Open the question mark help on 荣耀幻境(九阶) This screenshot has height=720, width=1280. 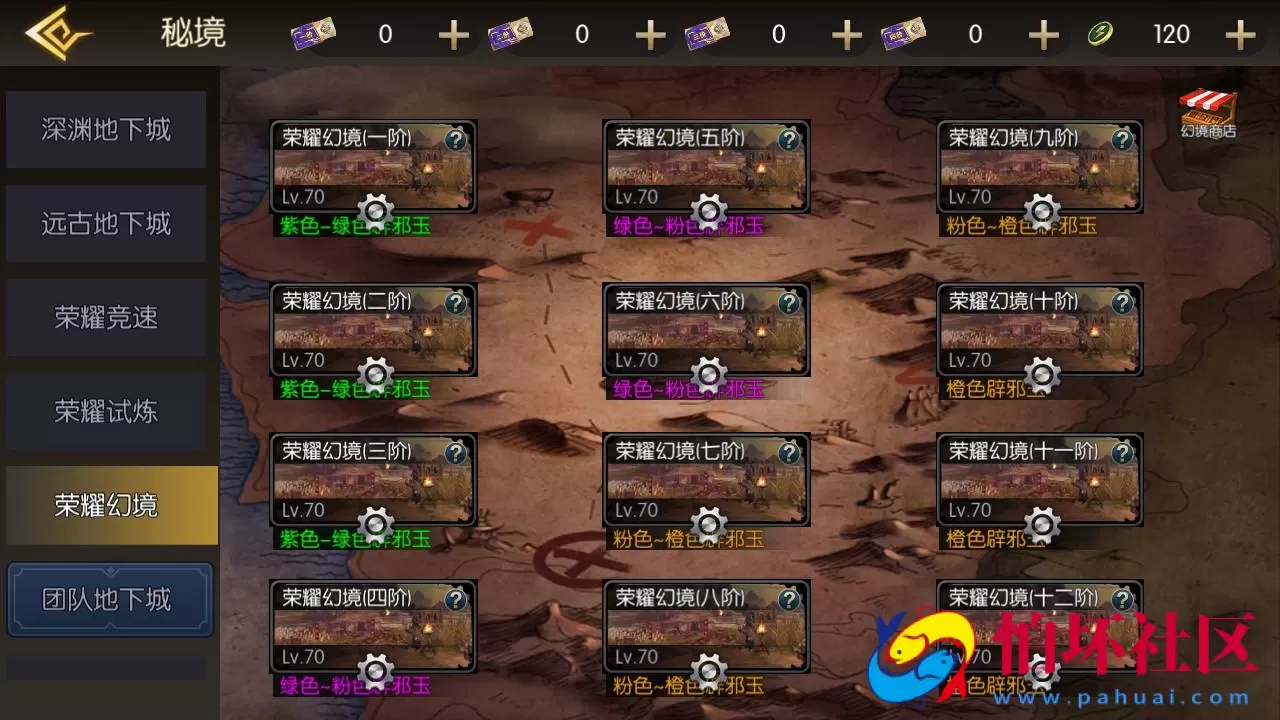coord(1123,141)
